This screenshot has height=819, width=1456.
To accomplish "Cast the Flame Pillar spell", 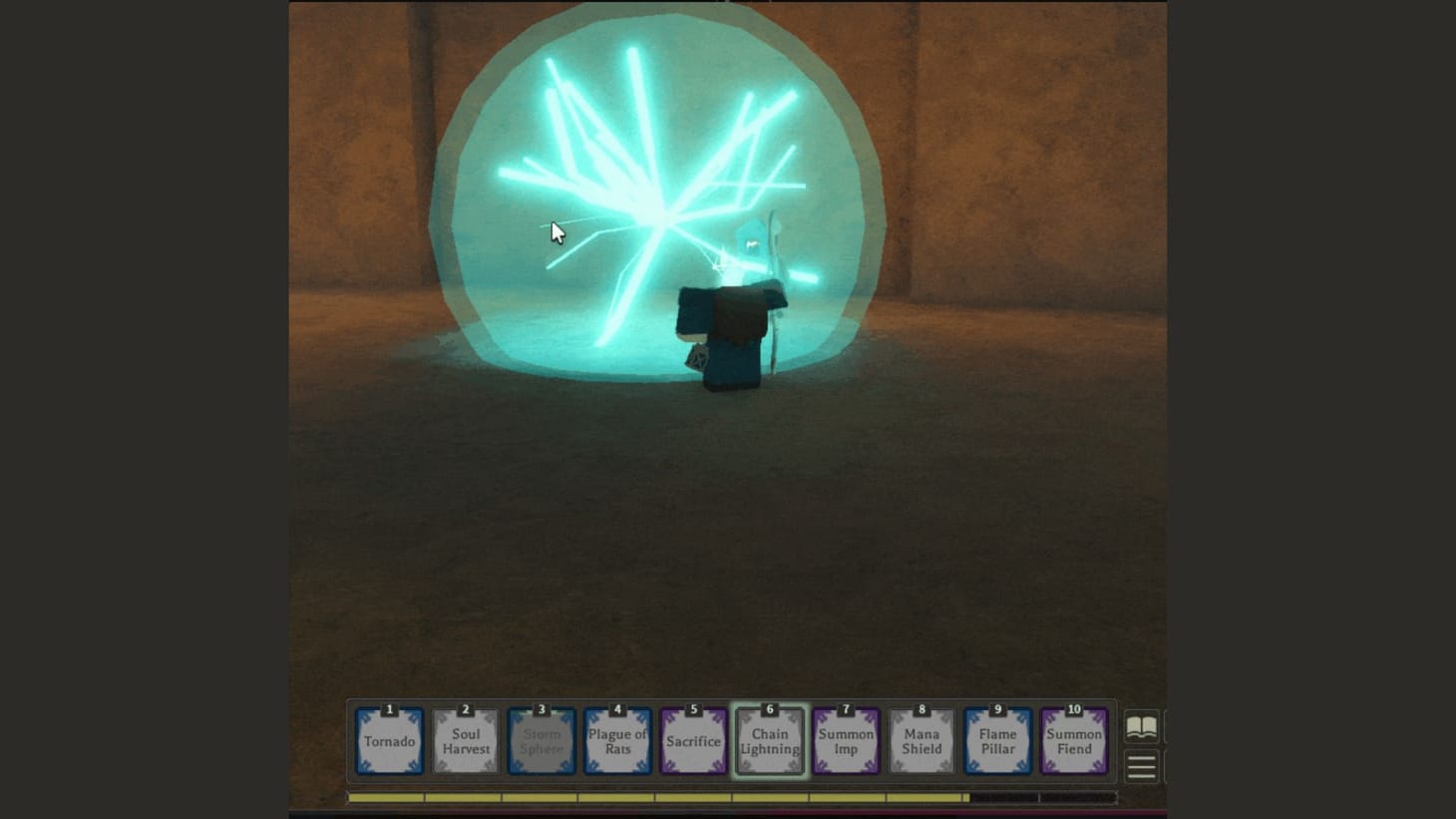I will coord(997,741).
